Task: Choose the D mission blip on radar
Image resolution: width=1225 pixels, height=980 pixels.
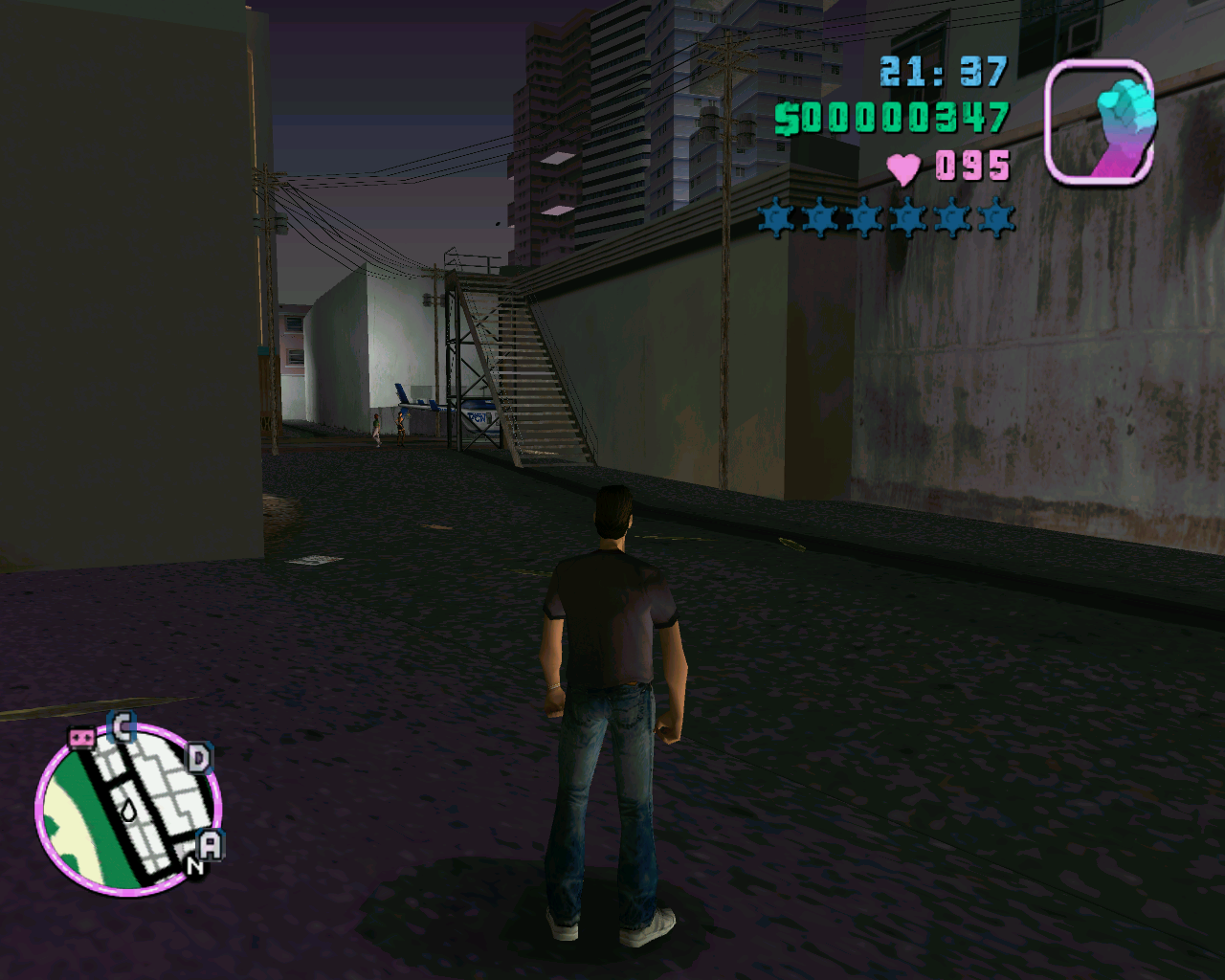Action: tap(198, 760)
